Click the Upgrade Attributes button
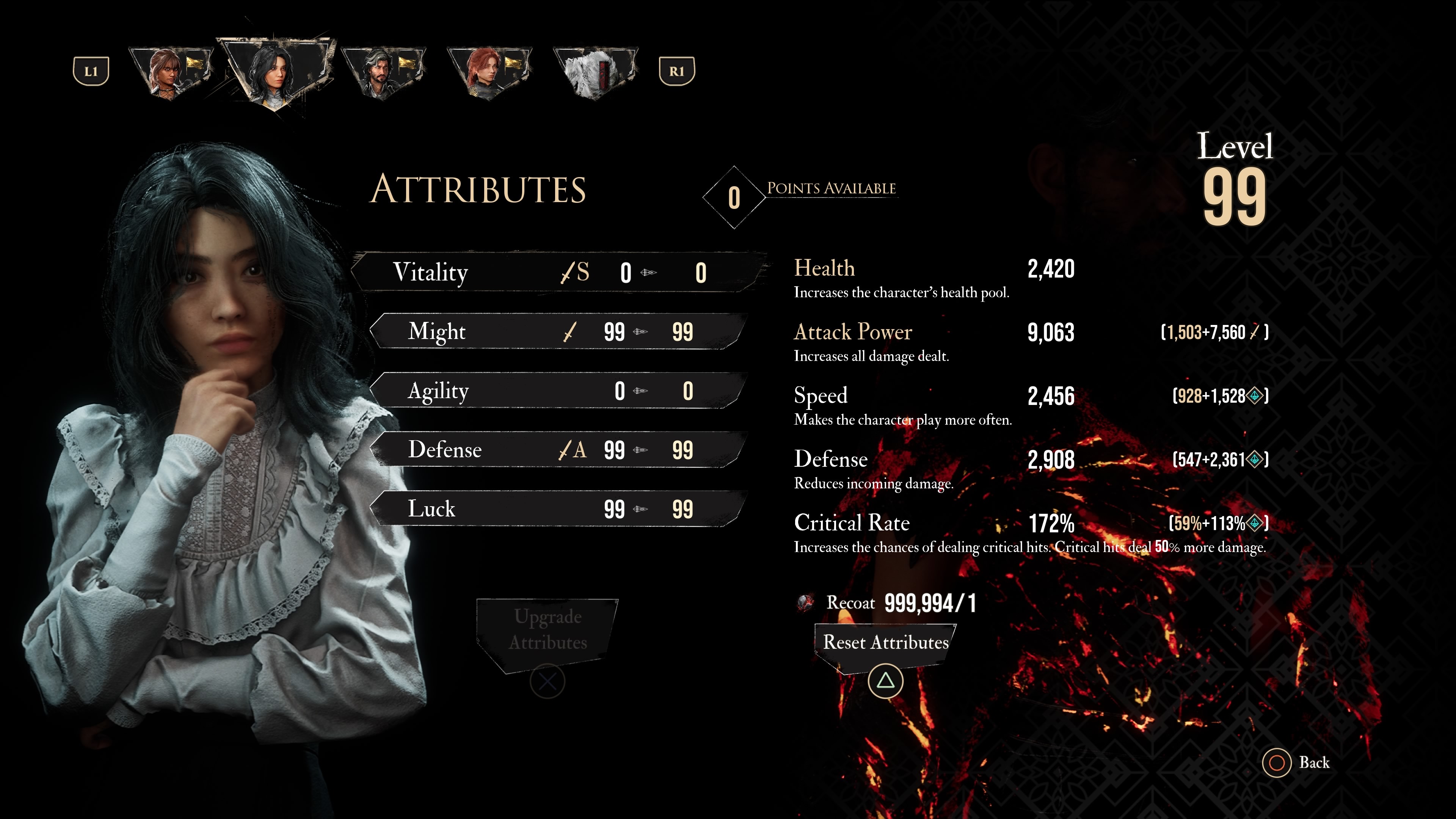1456x819 pixels. coord(547,630)
